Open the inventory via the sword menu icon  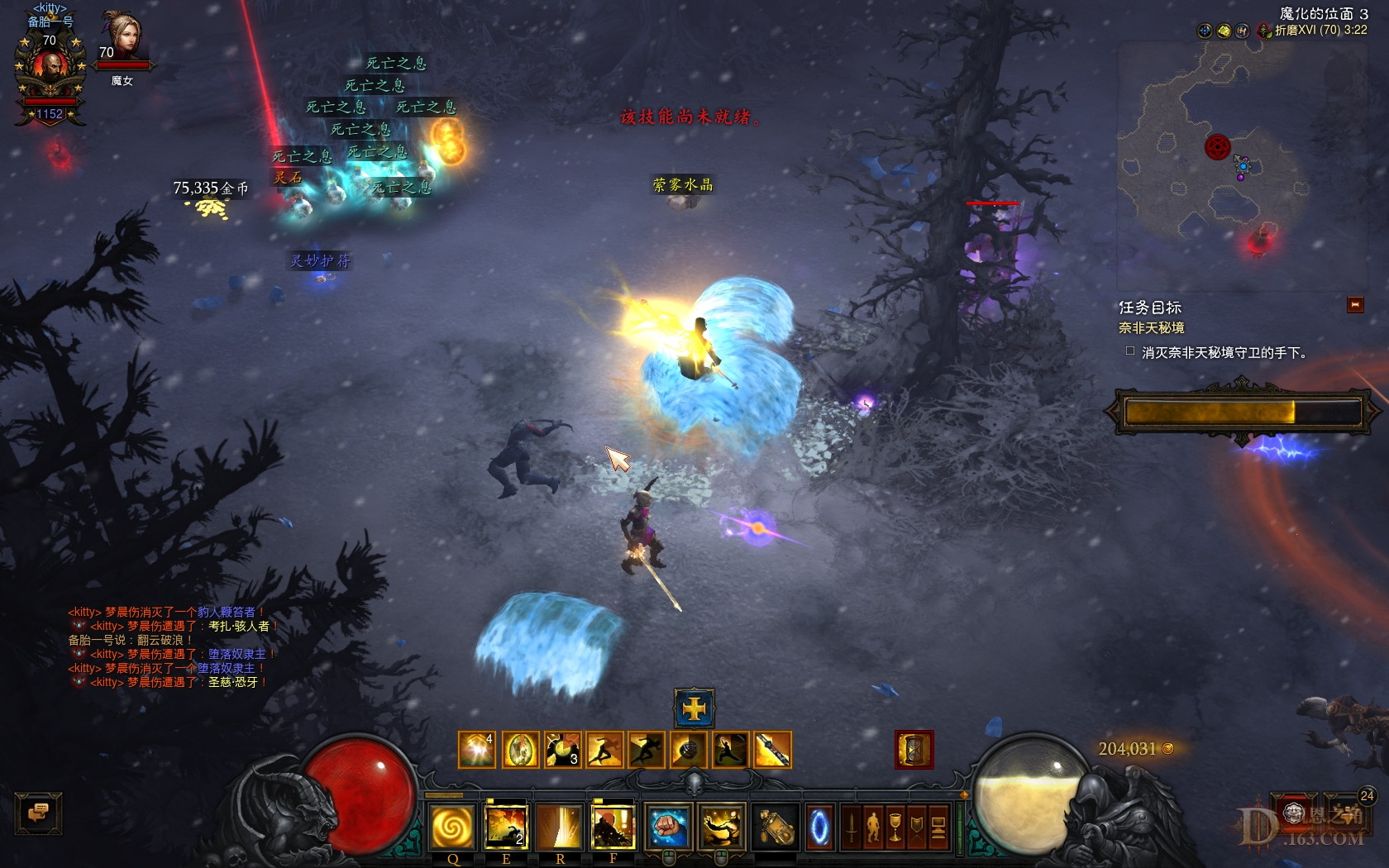(852, 828)
